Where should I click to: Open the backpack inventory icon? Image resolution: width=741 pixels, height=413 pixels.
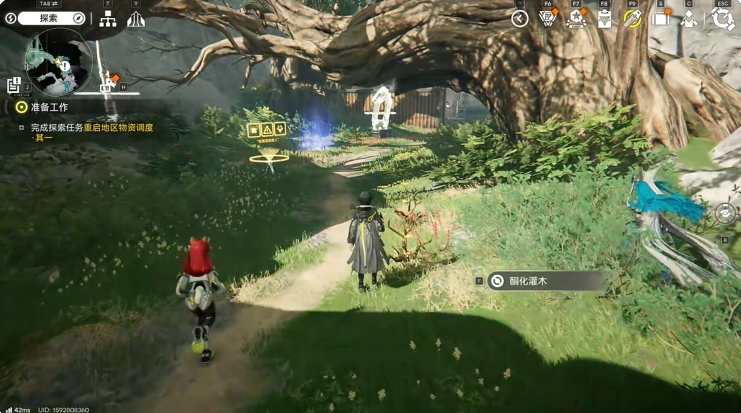coord(661,18)
